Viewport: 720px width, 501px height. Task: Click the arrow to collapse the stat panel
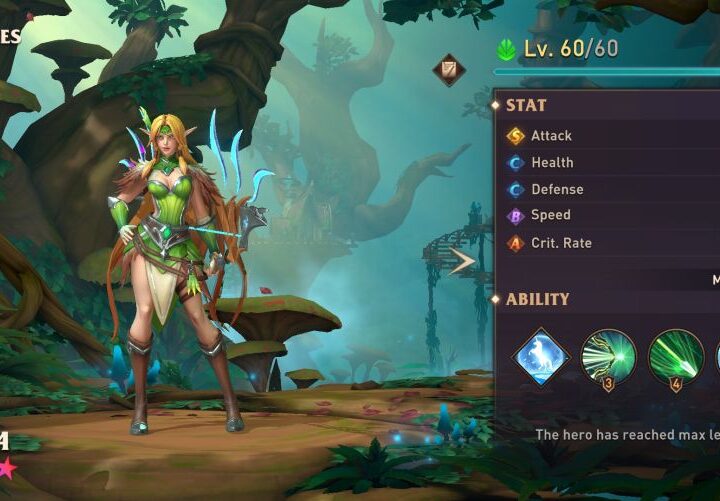(463, 262)
